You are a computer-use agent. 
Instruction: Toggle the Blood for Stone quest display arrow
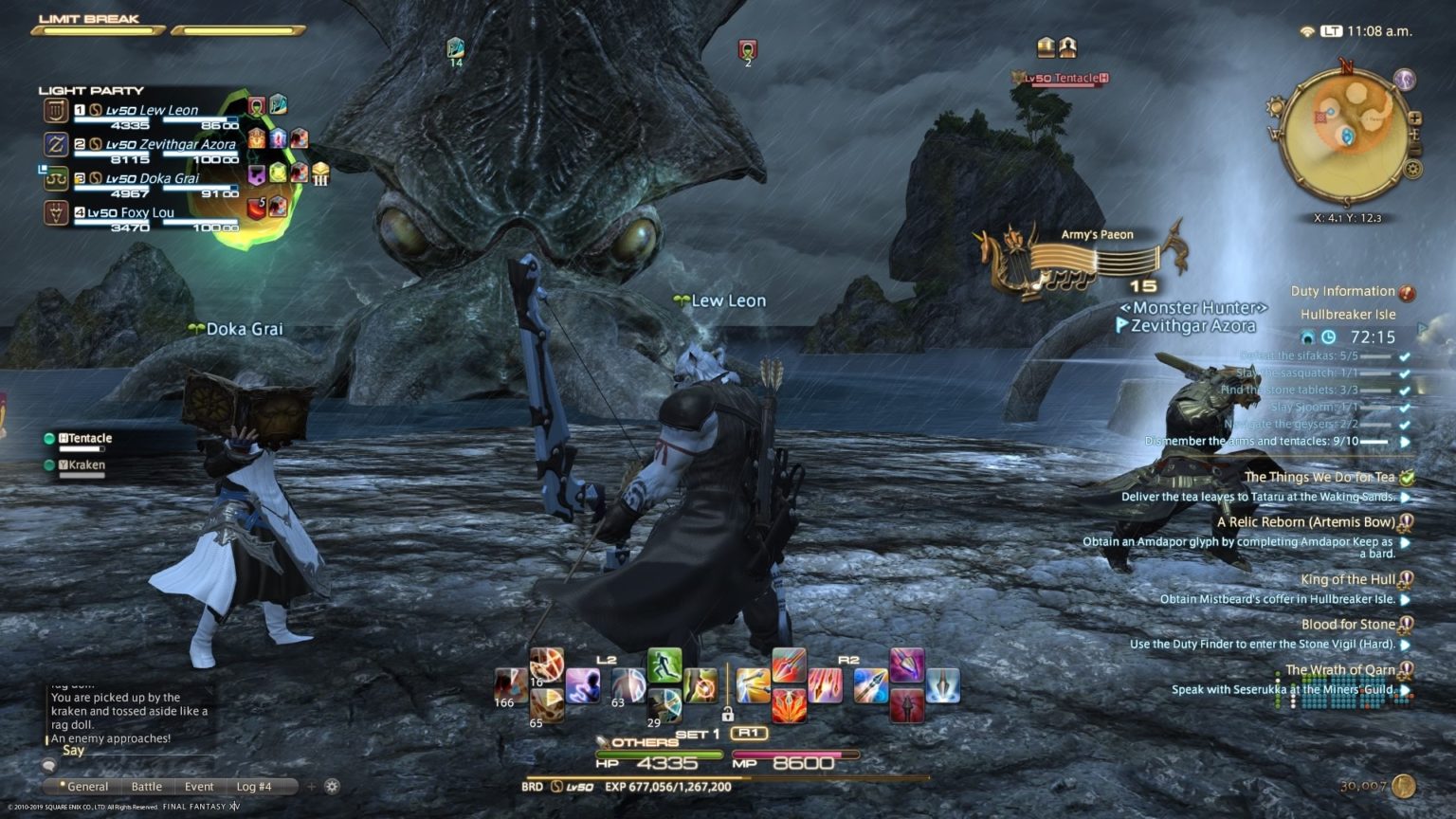[x=1404, y=645]
